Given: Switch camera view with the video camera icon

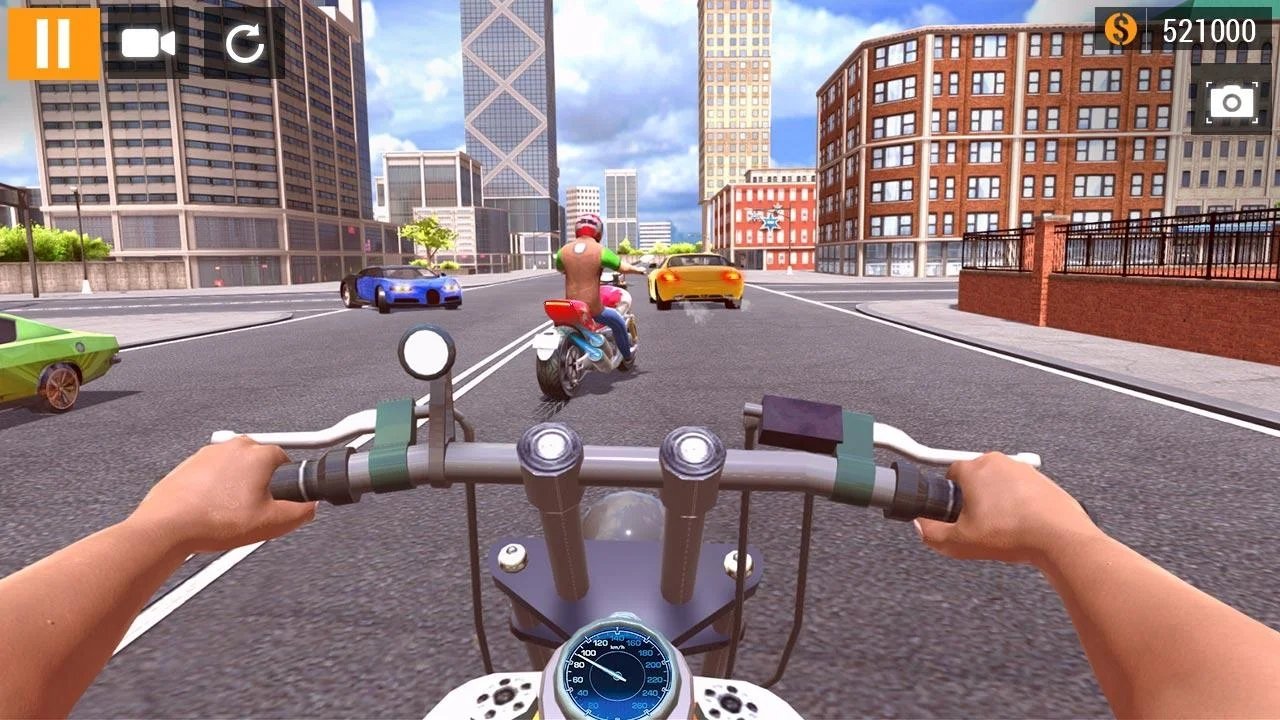Looking at the screenshot, I should click(147, 43).
